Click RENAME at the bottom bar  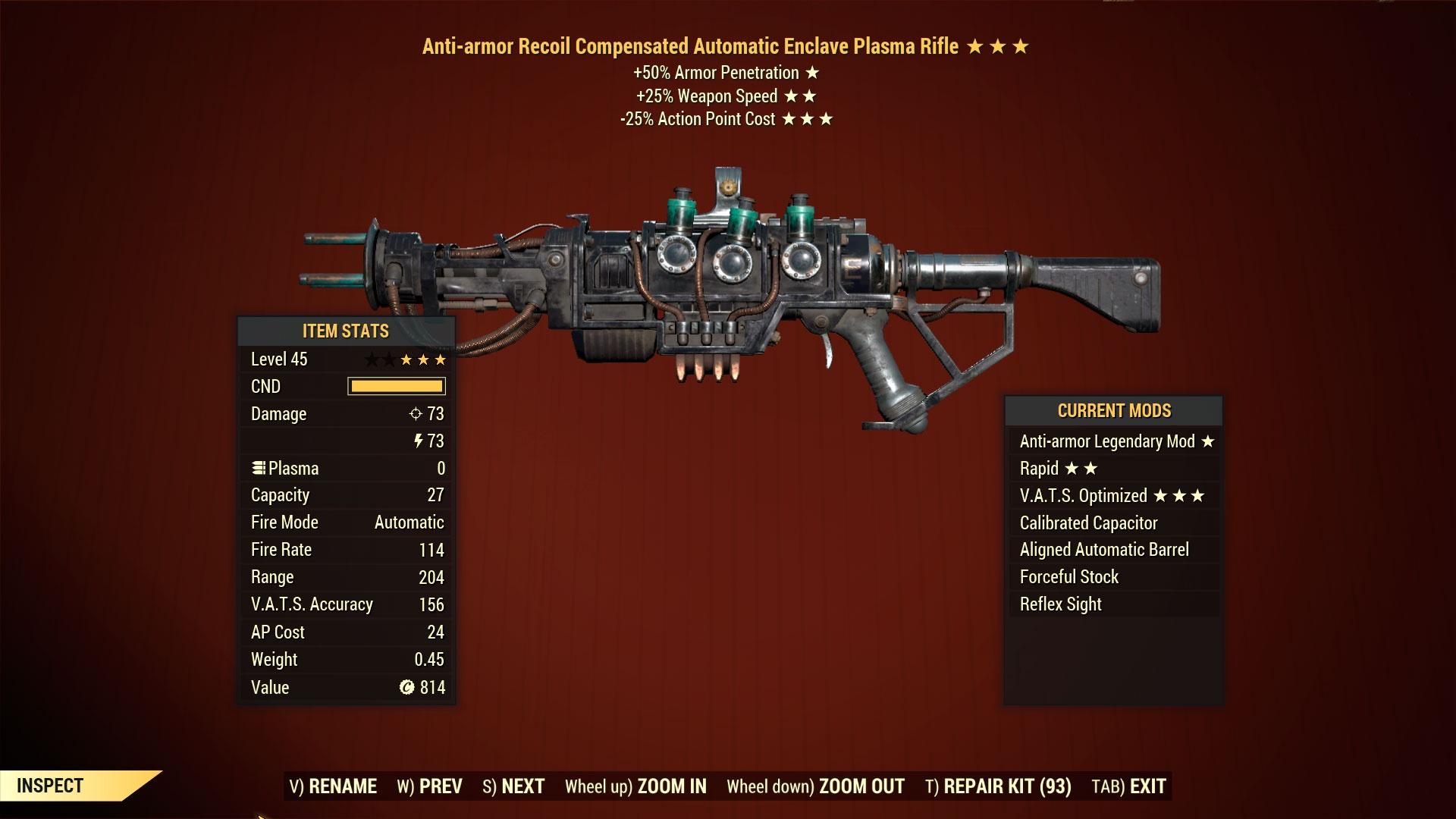[344, 786]
